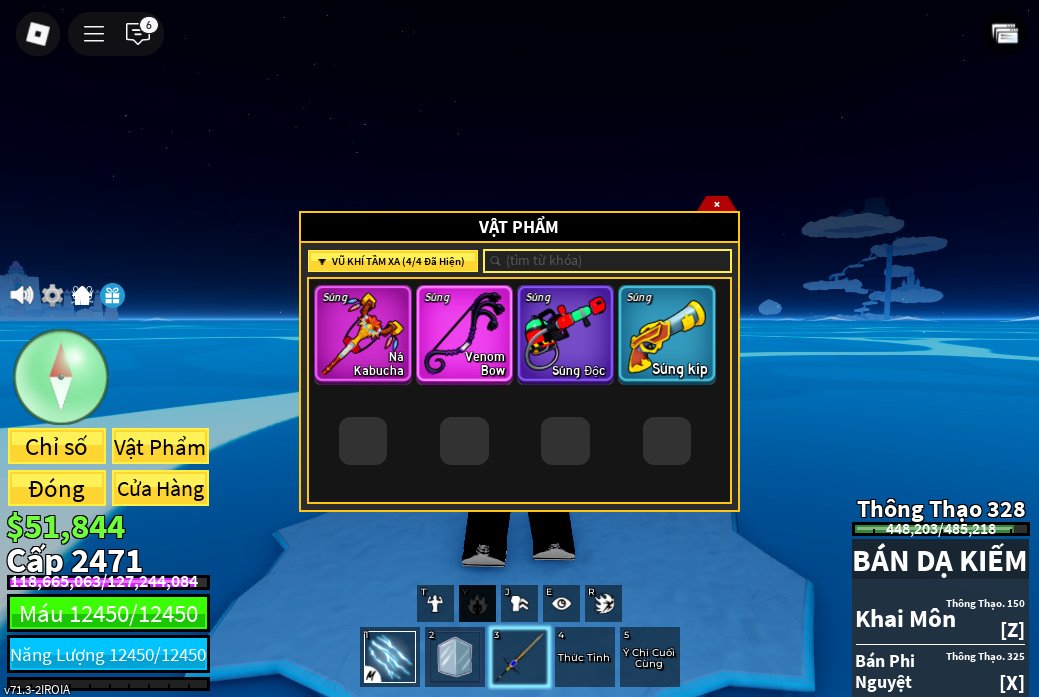
Task: Click the Đóng button
Action: point(57,489)
